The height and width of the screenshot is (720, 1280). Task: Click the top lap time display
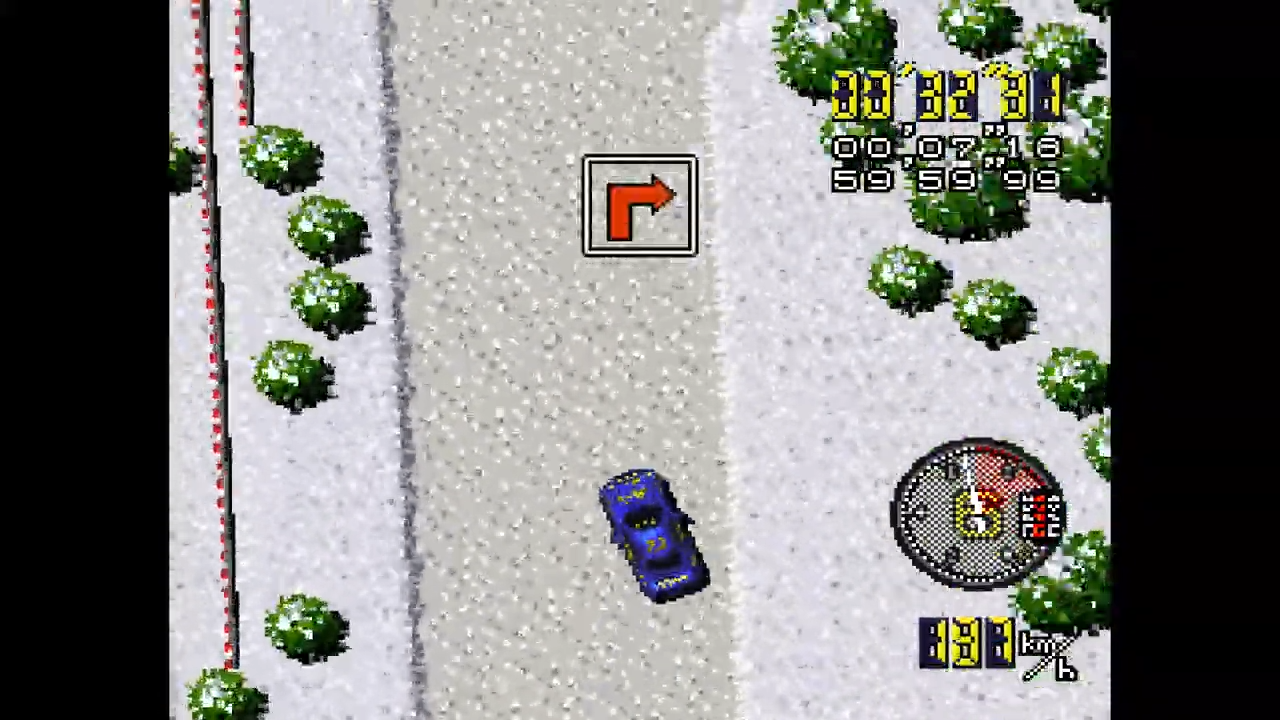[x=945, y=97]
